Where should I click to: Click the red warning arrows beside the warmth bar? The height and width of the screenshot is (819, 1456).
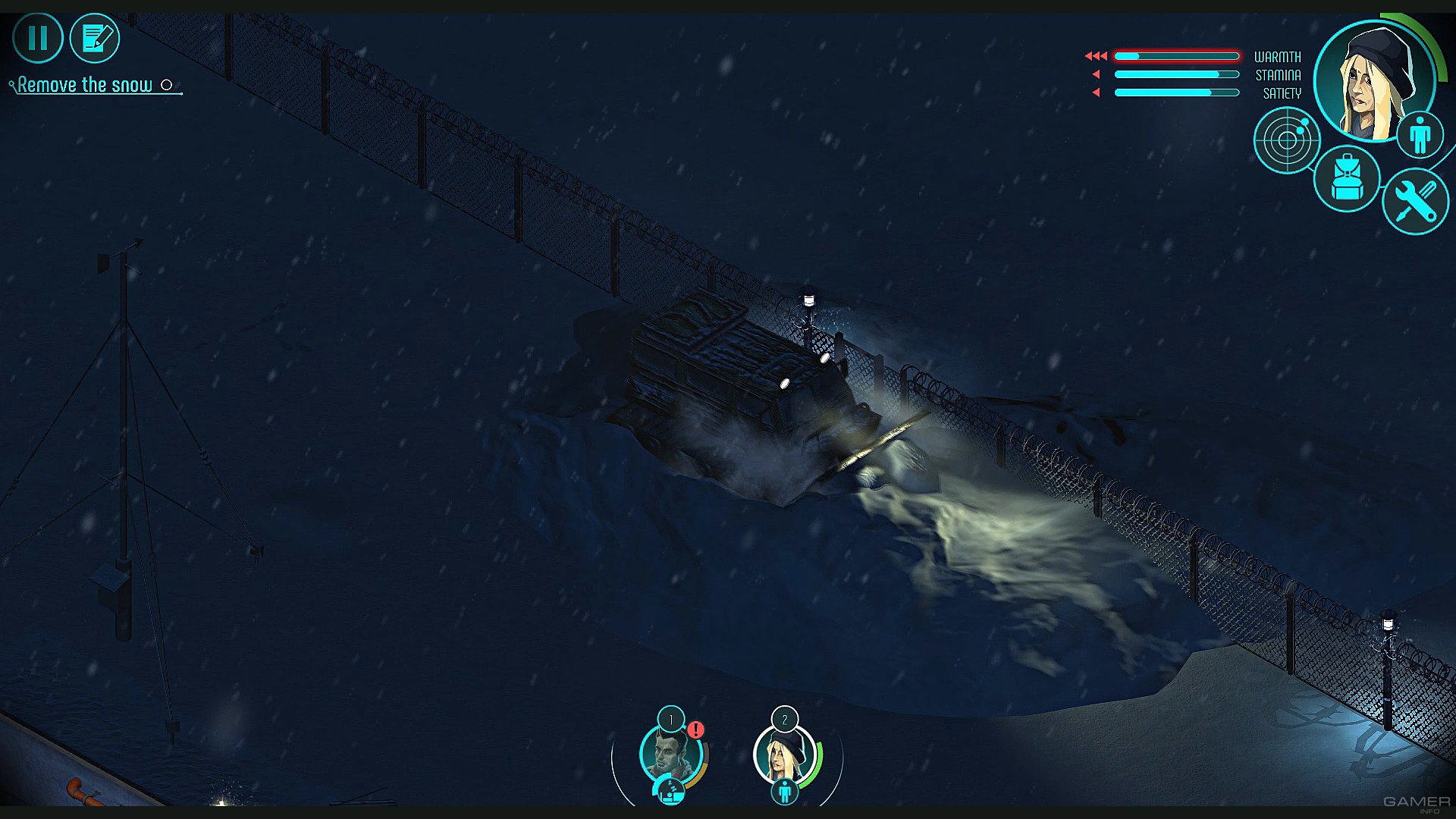point(1095,55)
